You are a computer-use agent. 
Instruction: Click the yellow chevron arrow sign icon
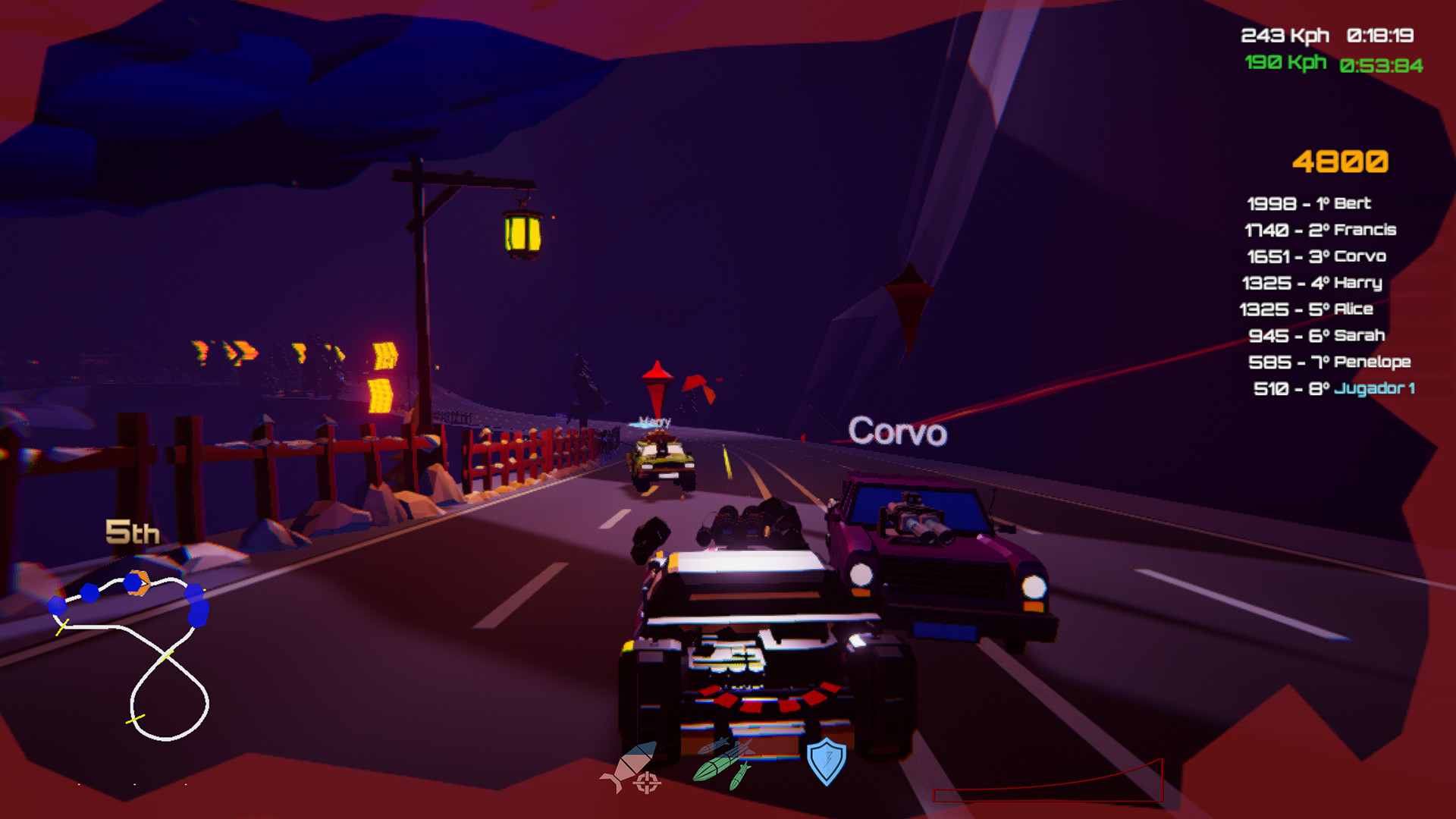tap(387, 356)
